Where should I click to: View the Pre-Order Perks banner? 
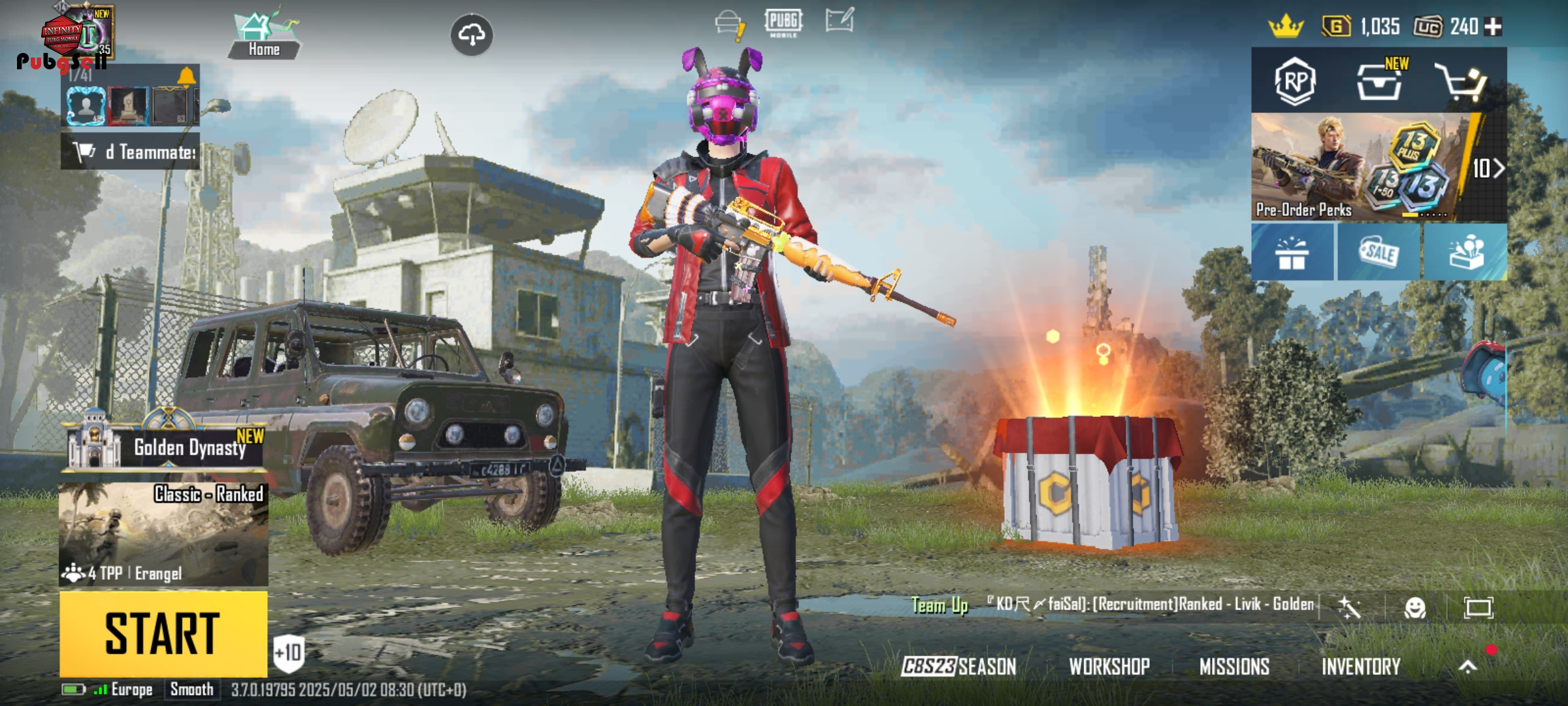click(1359, 168)
